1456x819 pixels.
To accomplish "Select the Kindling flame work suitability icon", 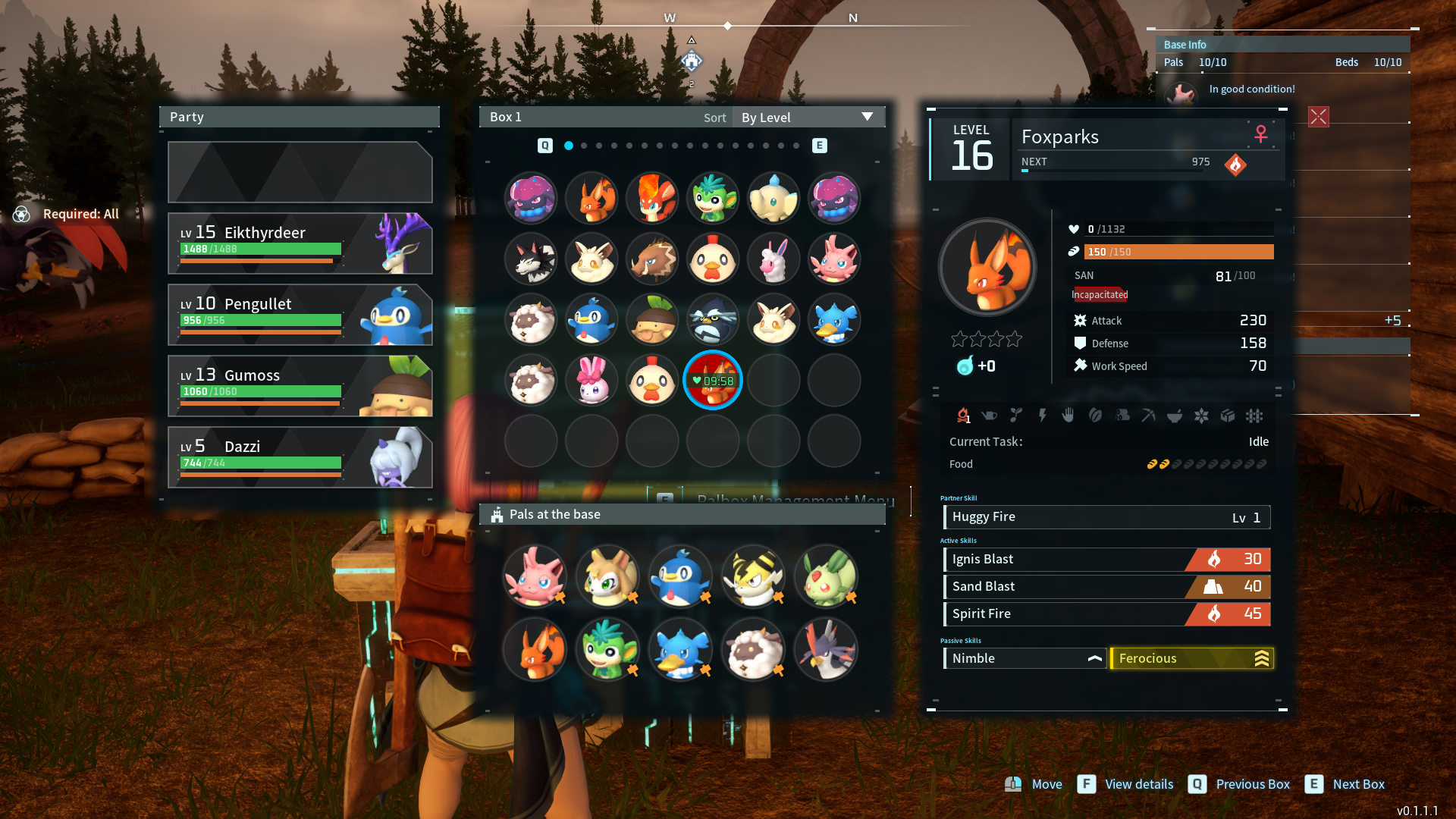I will [x=965, y=416].
